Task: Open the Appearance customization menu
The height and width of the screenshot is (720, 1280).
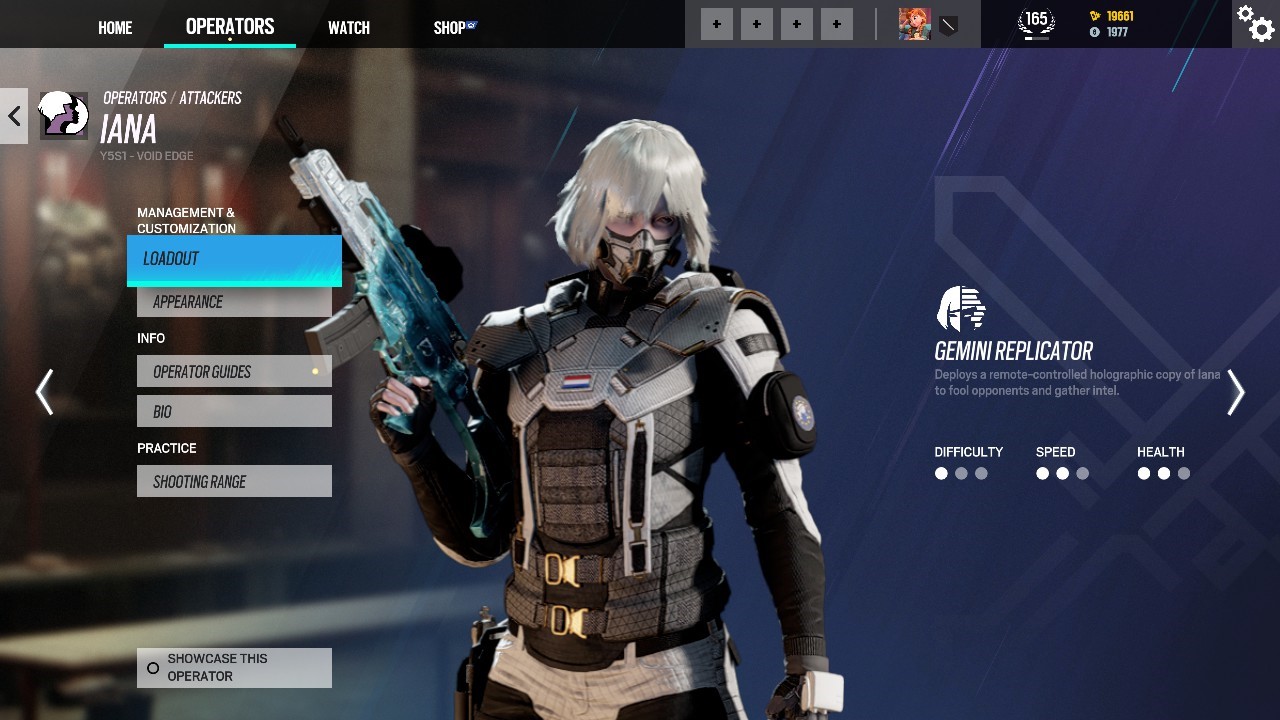Action: point(234,302)
